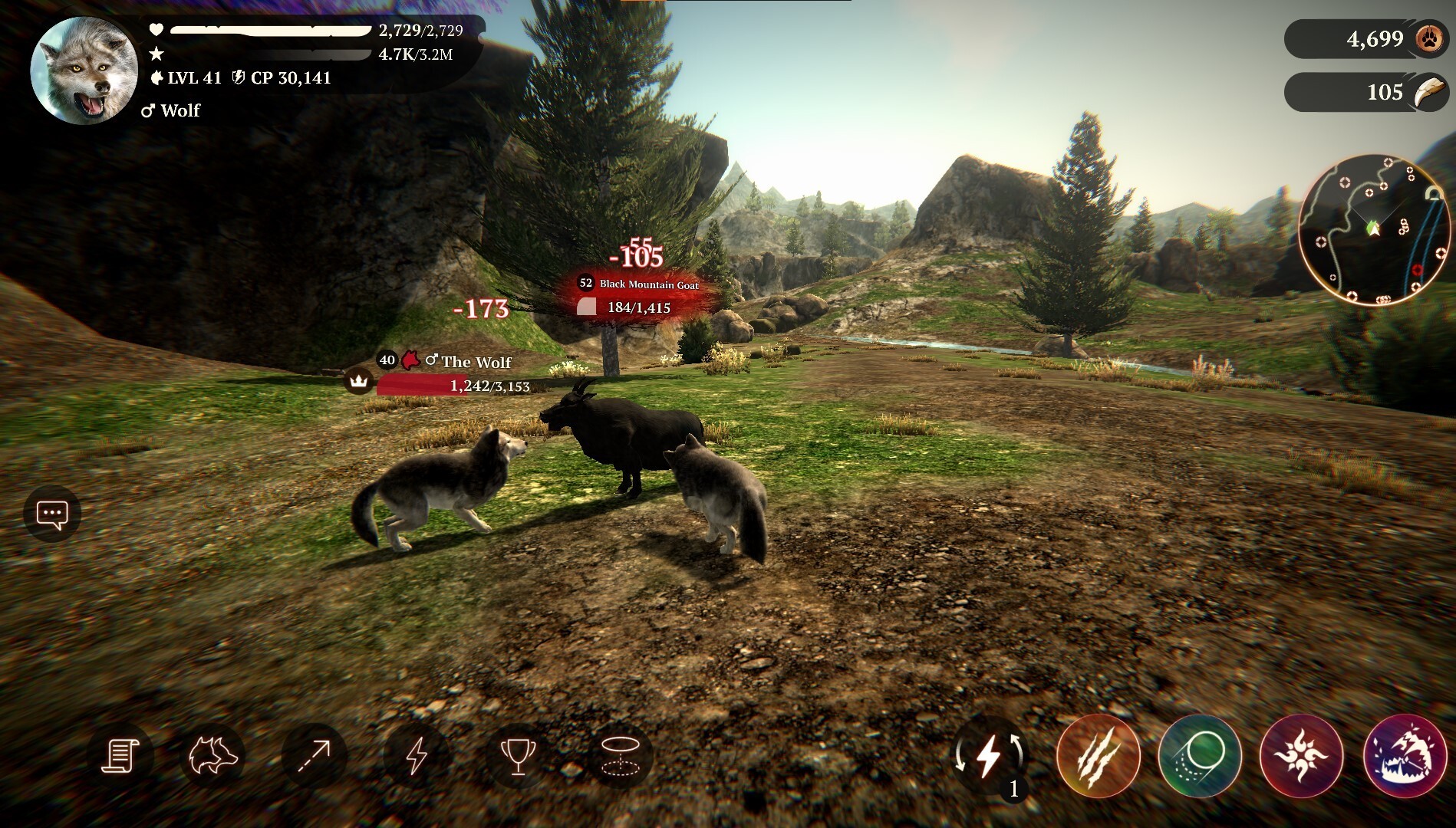The image size is (1456, 828).
Task: Tap the energy refill charge button
Action: click(990, 759)
